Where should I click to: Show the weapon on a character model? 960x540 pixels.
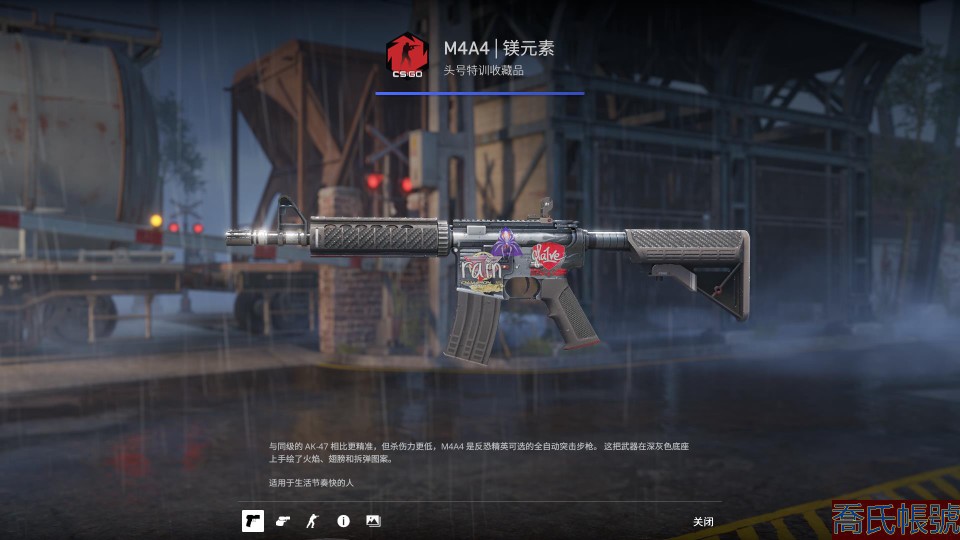[313, 521]
